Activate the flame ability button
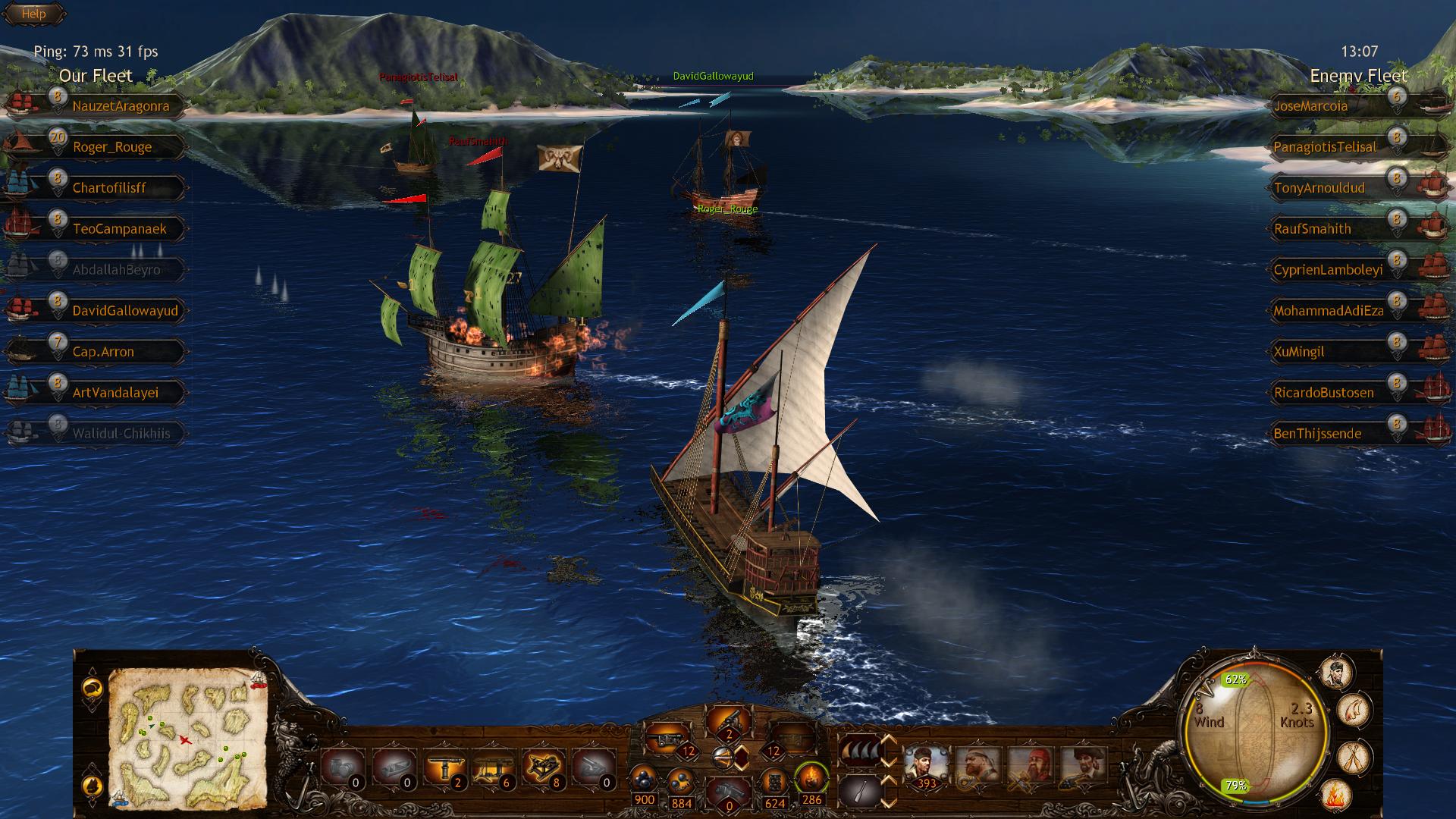 (1335, 795)
